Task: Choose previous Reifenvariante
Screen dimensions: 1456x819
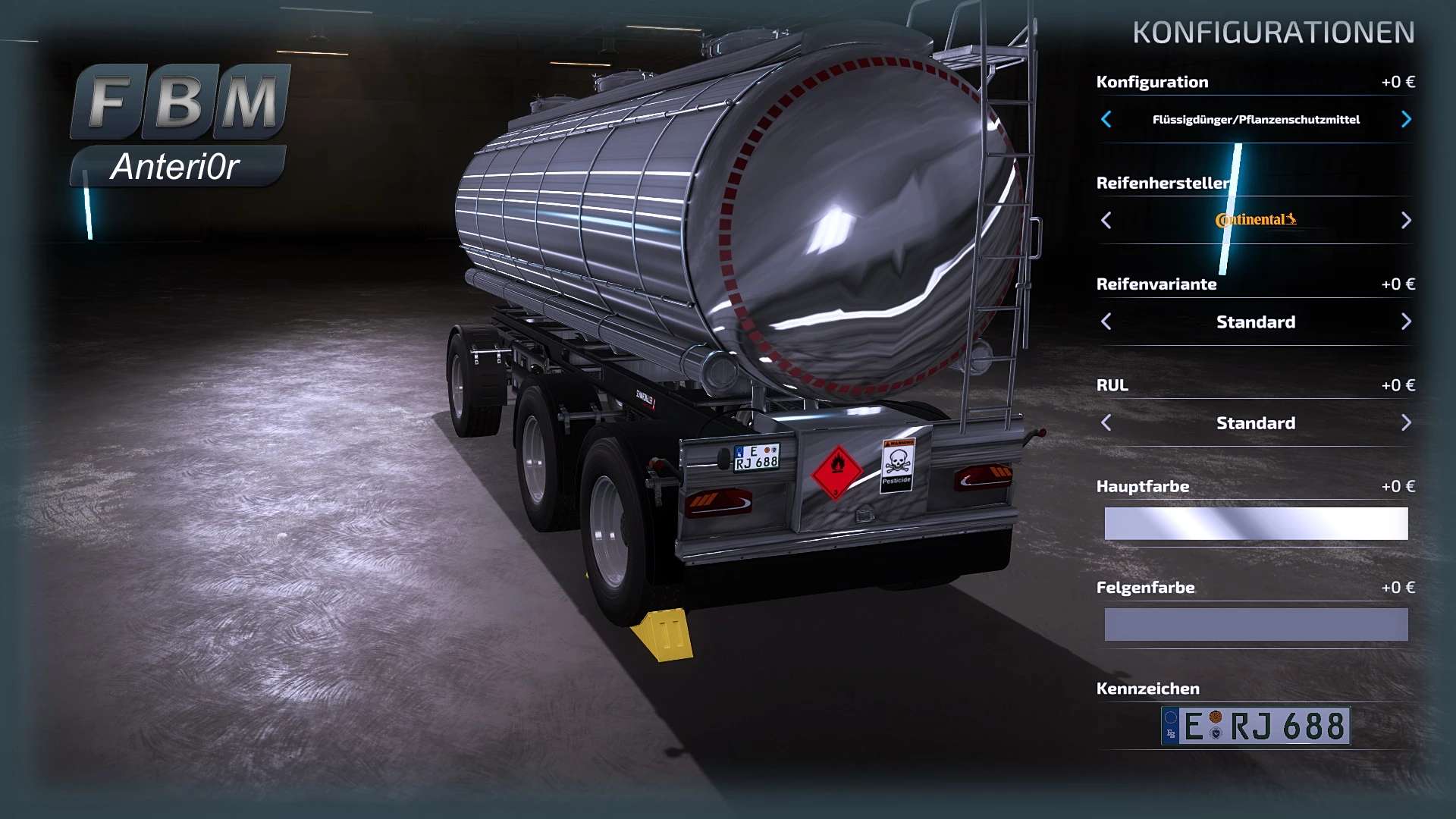Action: (x=1106, y=322)
